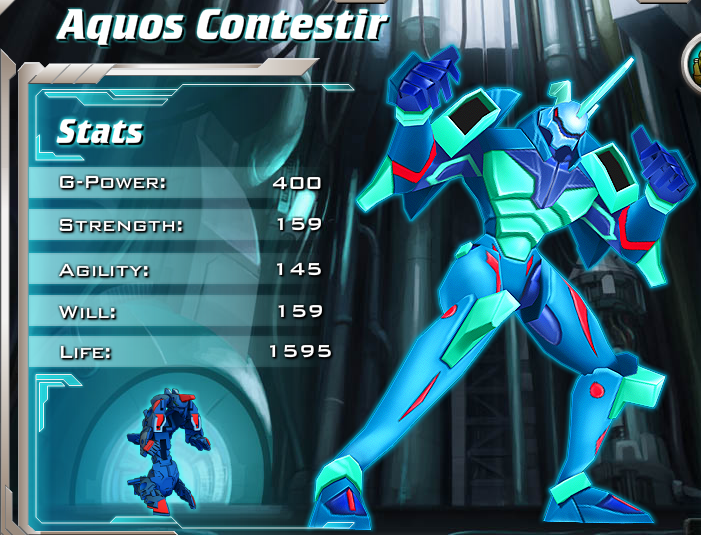The width and height of the screenshot is (701, 535).
Task: Click the round icon button at the right edge
Action: pyautogui.click(x=693, y=62)
